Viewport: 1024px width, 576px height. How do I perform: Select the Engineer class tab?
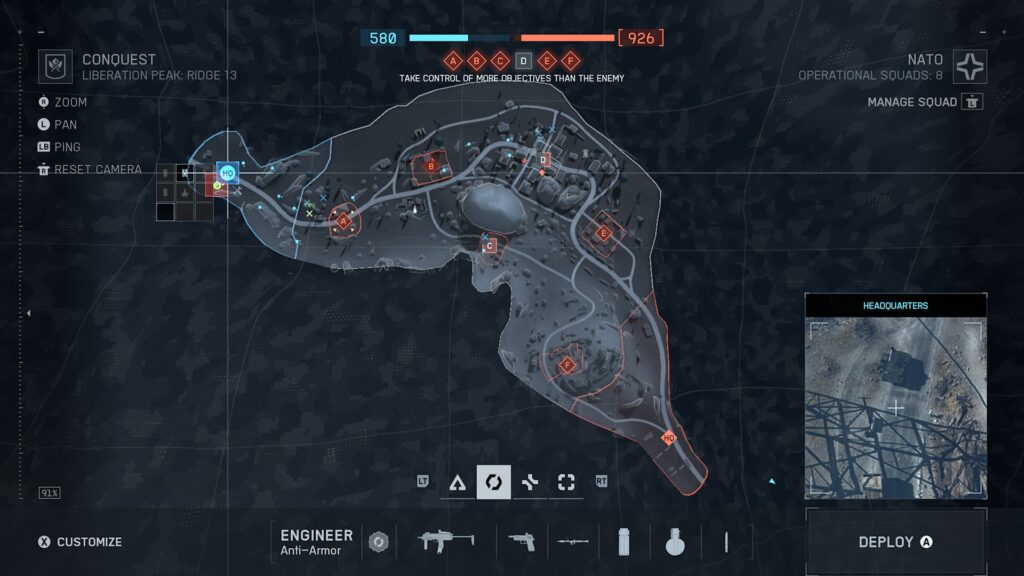click(493, 482)
